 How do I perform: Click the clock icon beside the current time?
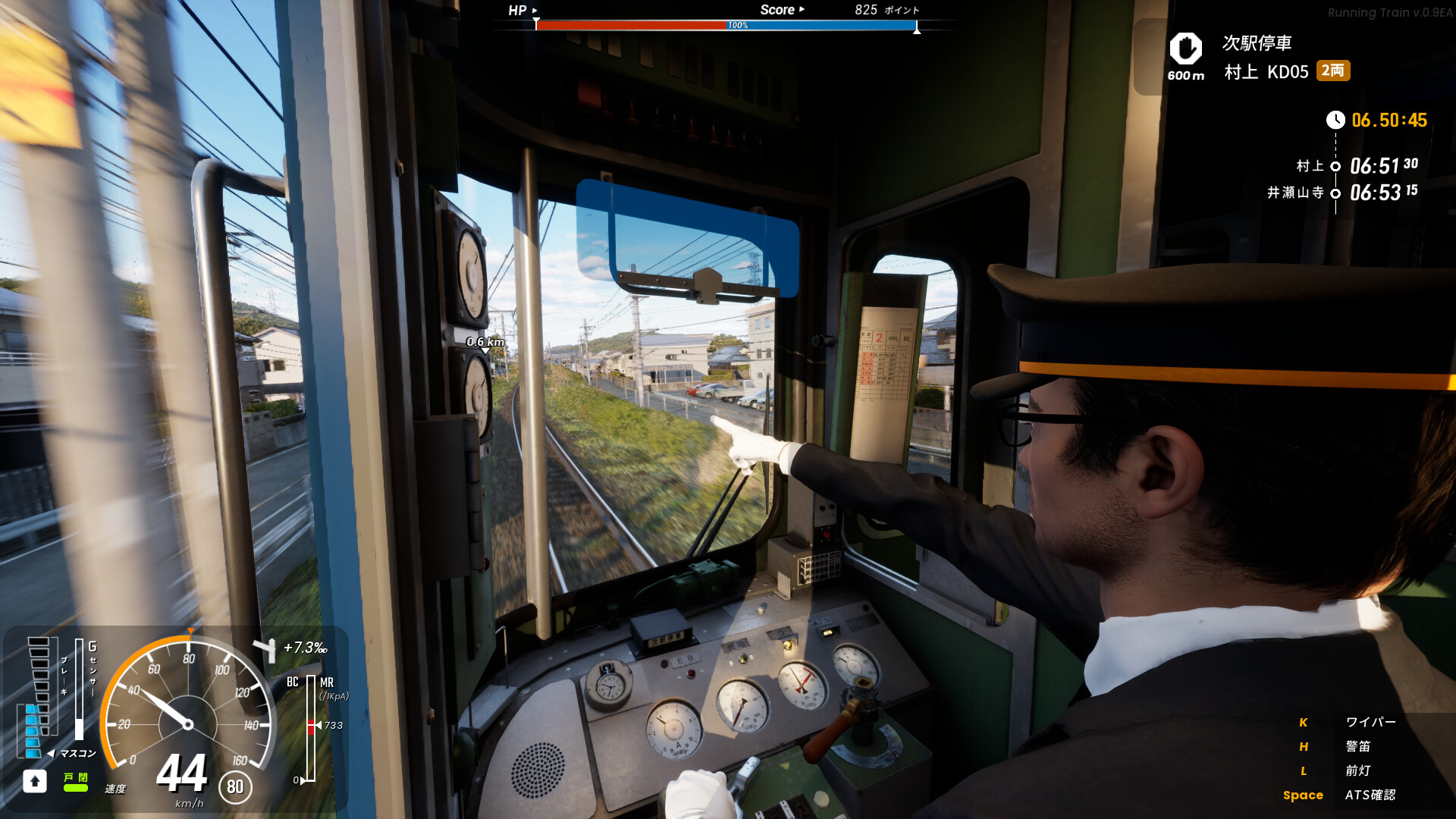tap(1335, 120)
